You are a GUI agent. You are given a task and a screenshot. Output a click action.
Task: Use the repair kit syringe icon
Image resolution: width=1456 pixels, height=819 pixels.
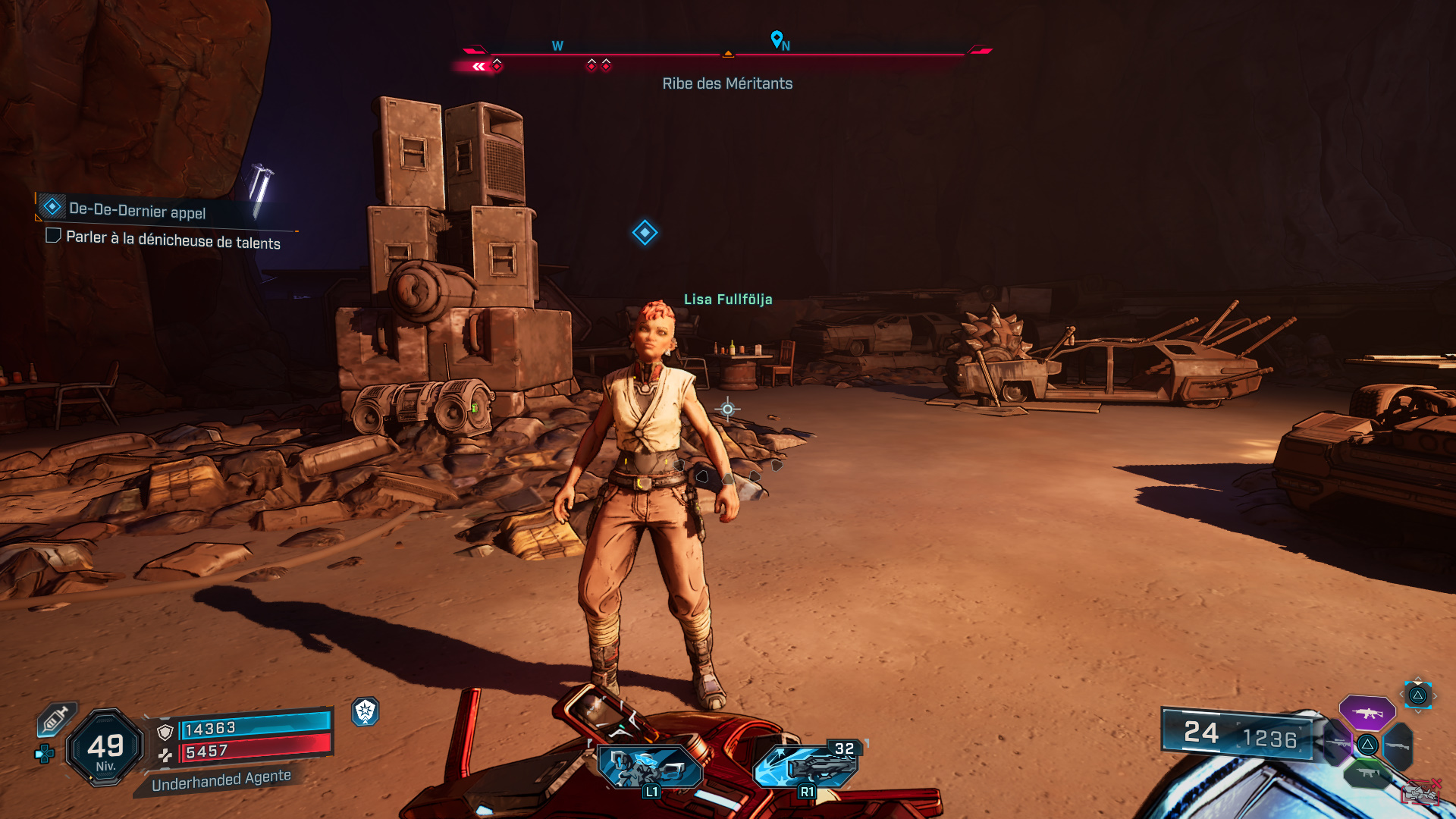point(55,720)
